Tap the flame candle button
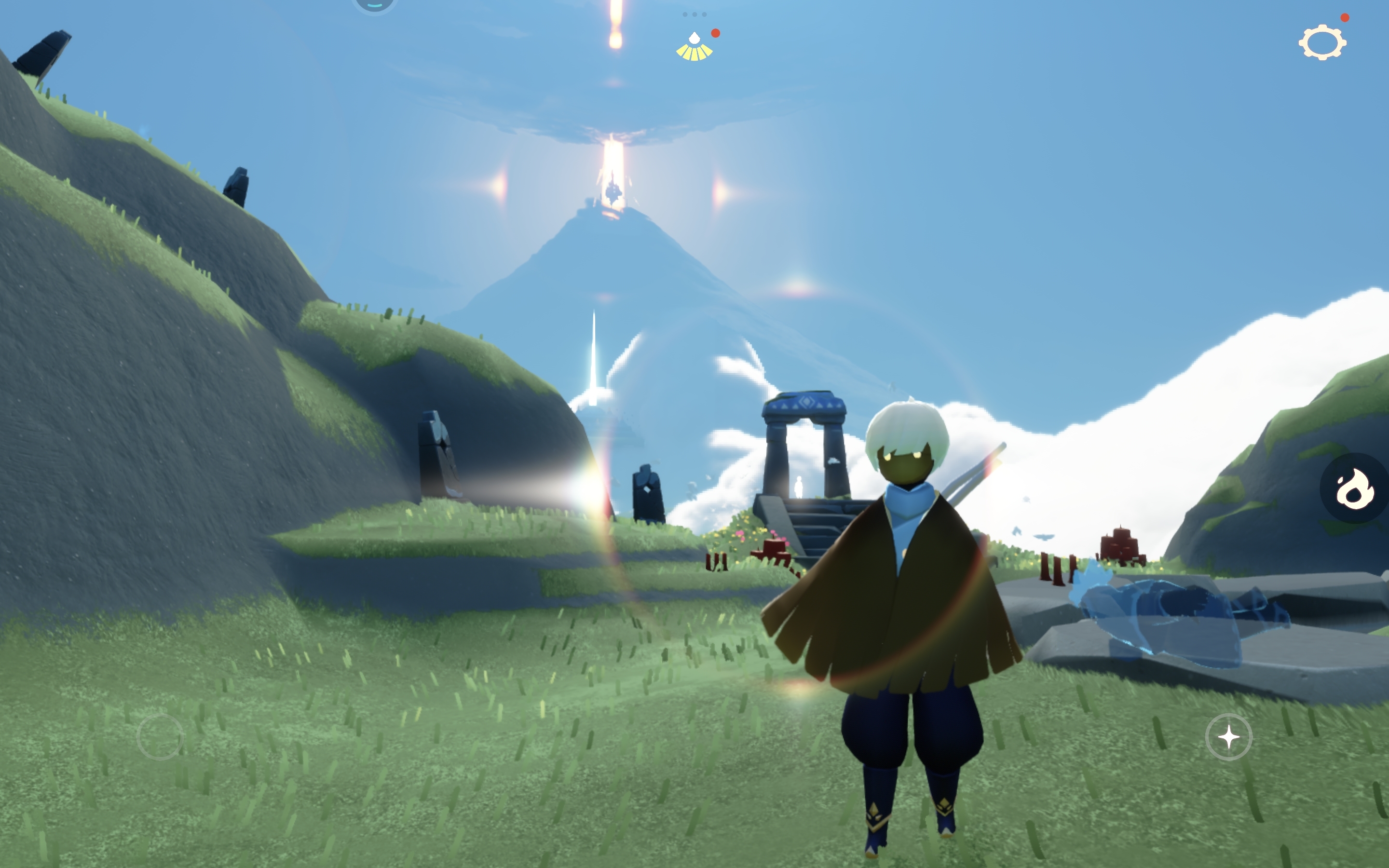Image resolution: width=1389 pixels, height=868 pixels. tap(1355, 488)
